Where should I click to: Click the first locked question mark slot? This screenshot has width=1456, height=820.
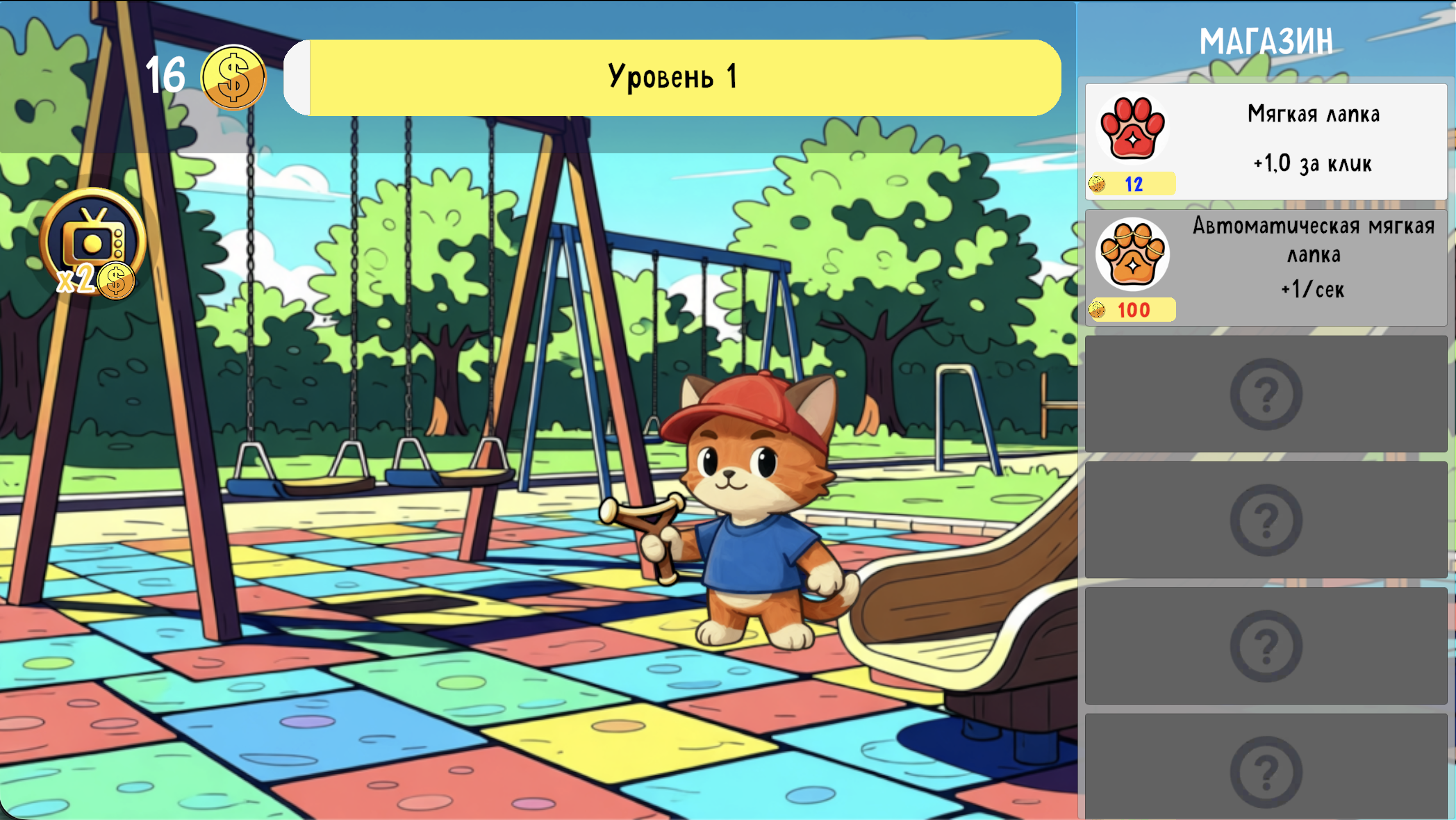[1266, 393]
